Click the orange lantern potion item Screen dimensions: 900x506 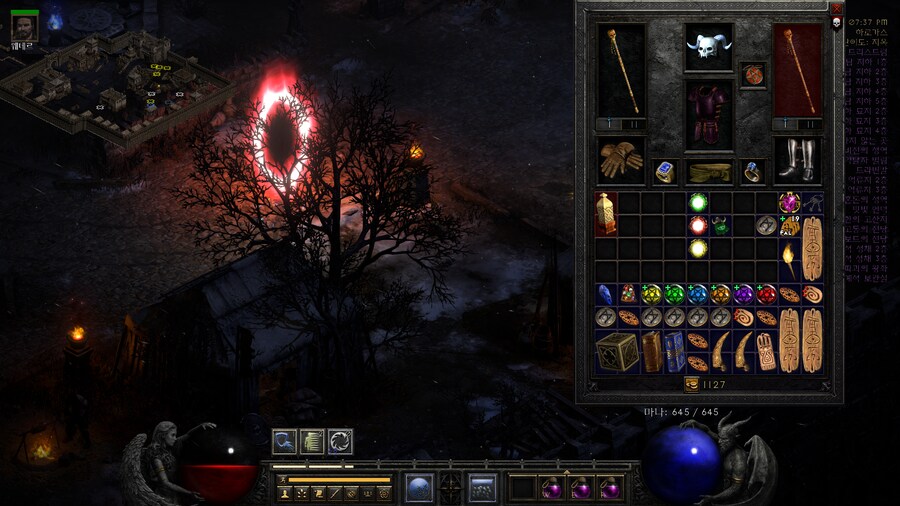(x=606, y=213)
